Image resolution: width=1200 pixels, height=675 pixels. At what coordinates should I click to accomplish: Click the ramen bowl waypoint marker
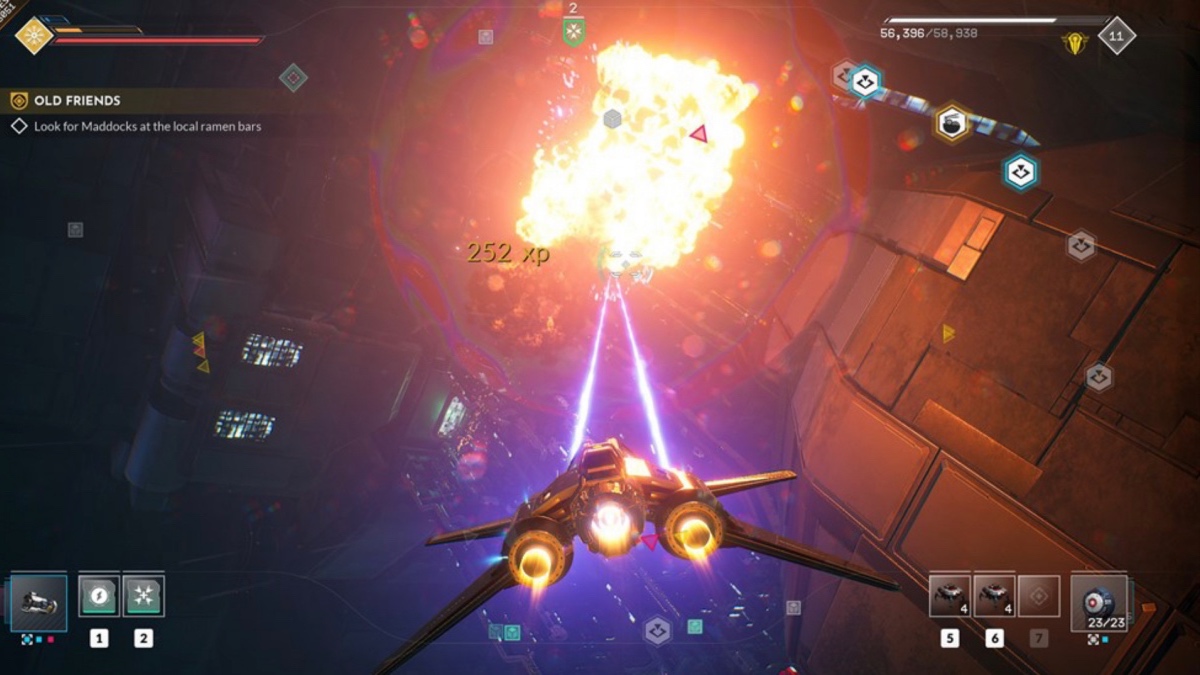(953, 124)
